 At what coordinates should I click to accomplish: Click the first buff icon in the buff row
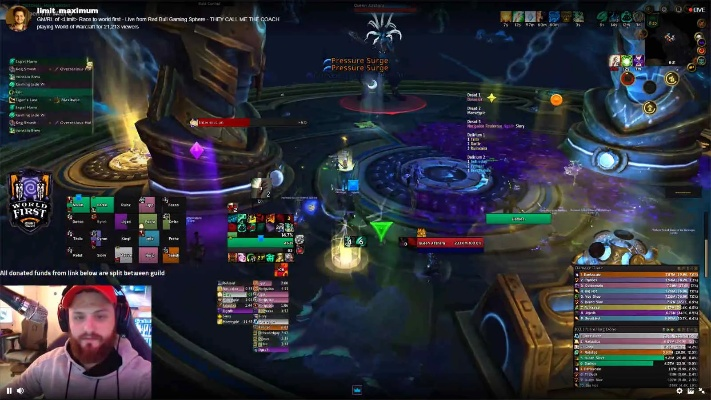507,17
